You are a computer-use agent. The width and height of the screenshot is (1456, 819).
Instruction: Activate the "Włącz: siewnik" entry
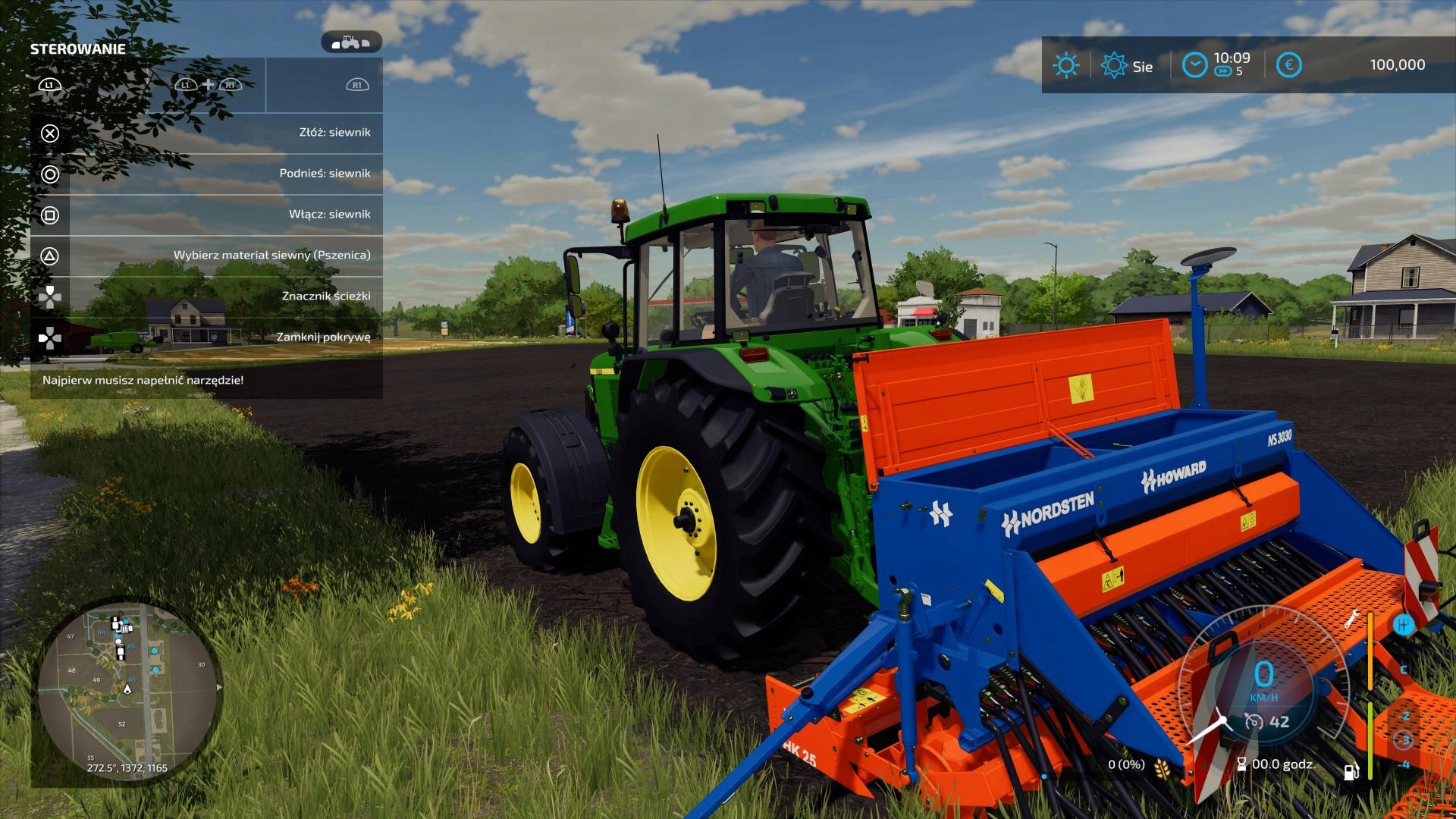coord(206,215)
